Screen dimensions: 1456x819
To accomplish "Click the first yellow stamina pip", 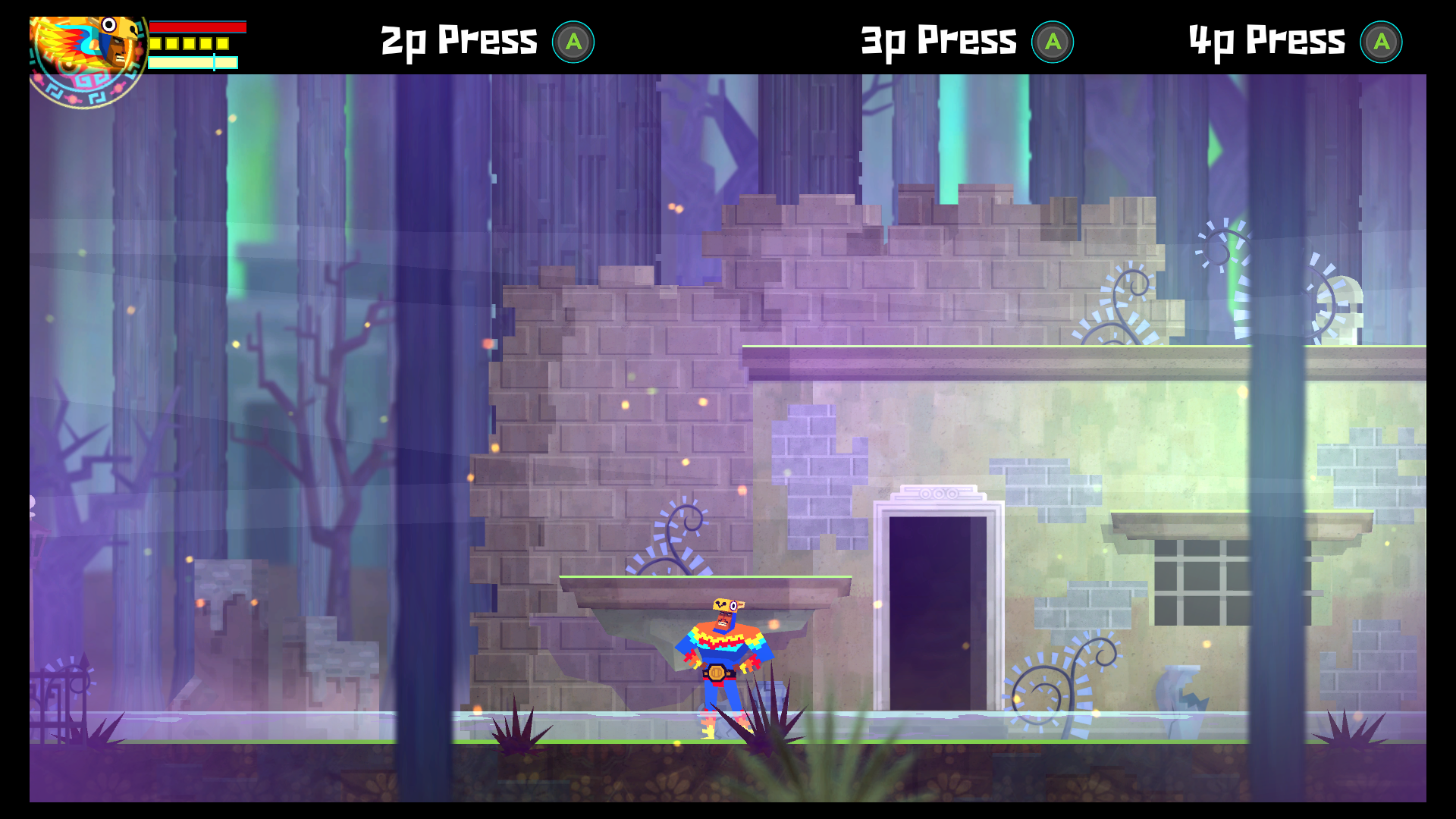I will pos(155,44).
